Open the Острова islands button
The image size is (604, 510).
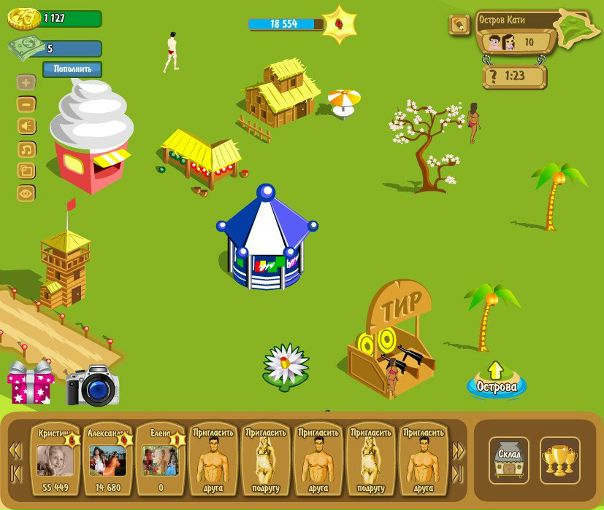[x=496, y=383]
